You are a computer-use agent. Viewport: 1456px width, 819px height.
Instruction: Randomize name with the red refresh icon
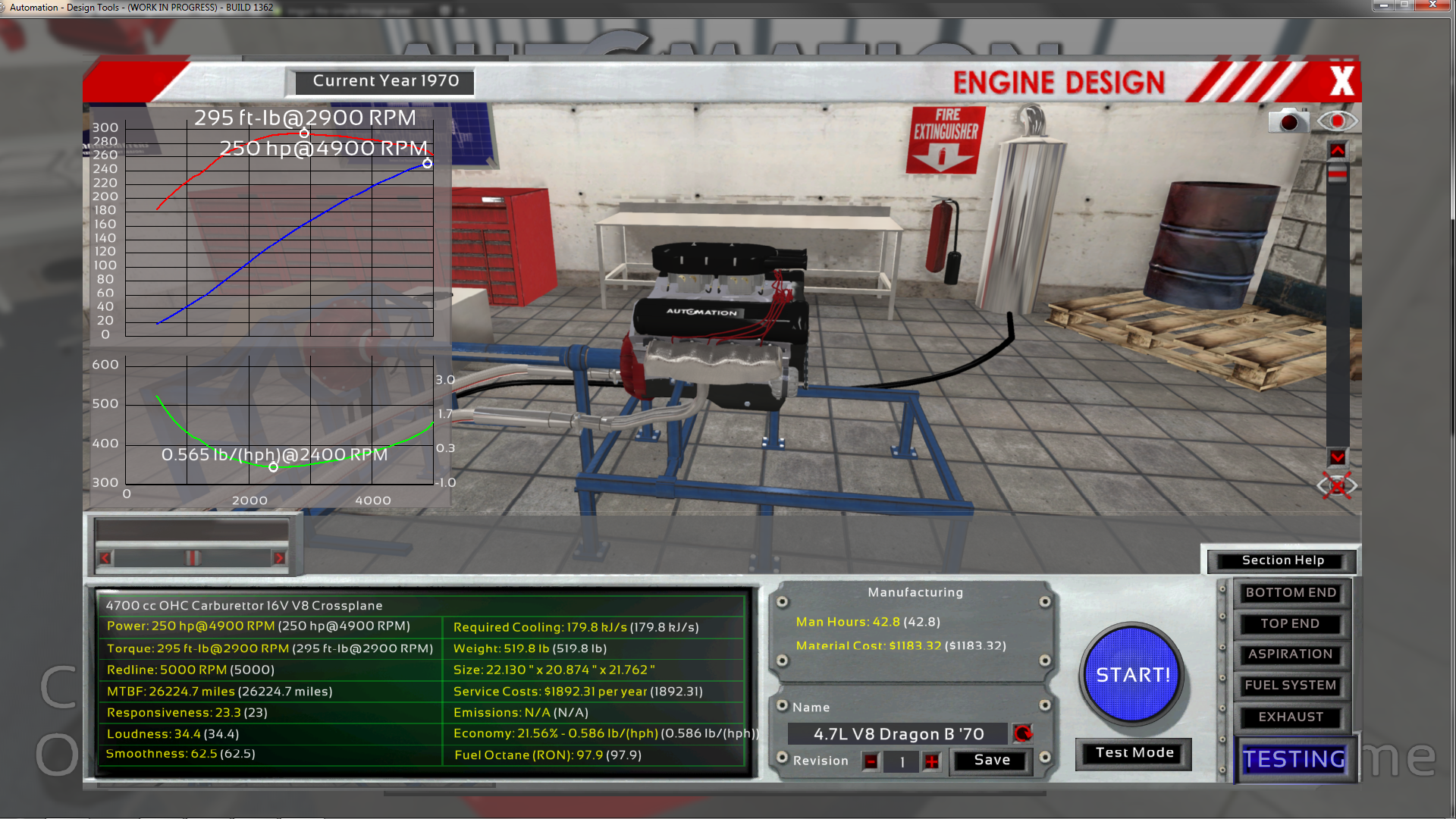[x=1022, y=733]
